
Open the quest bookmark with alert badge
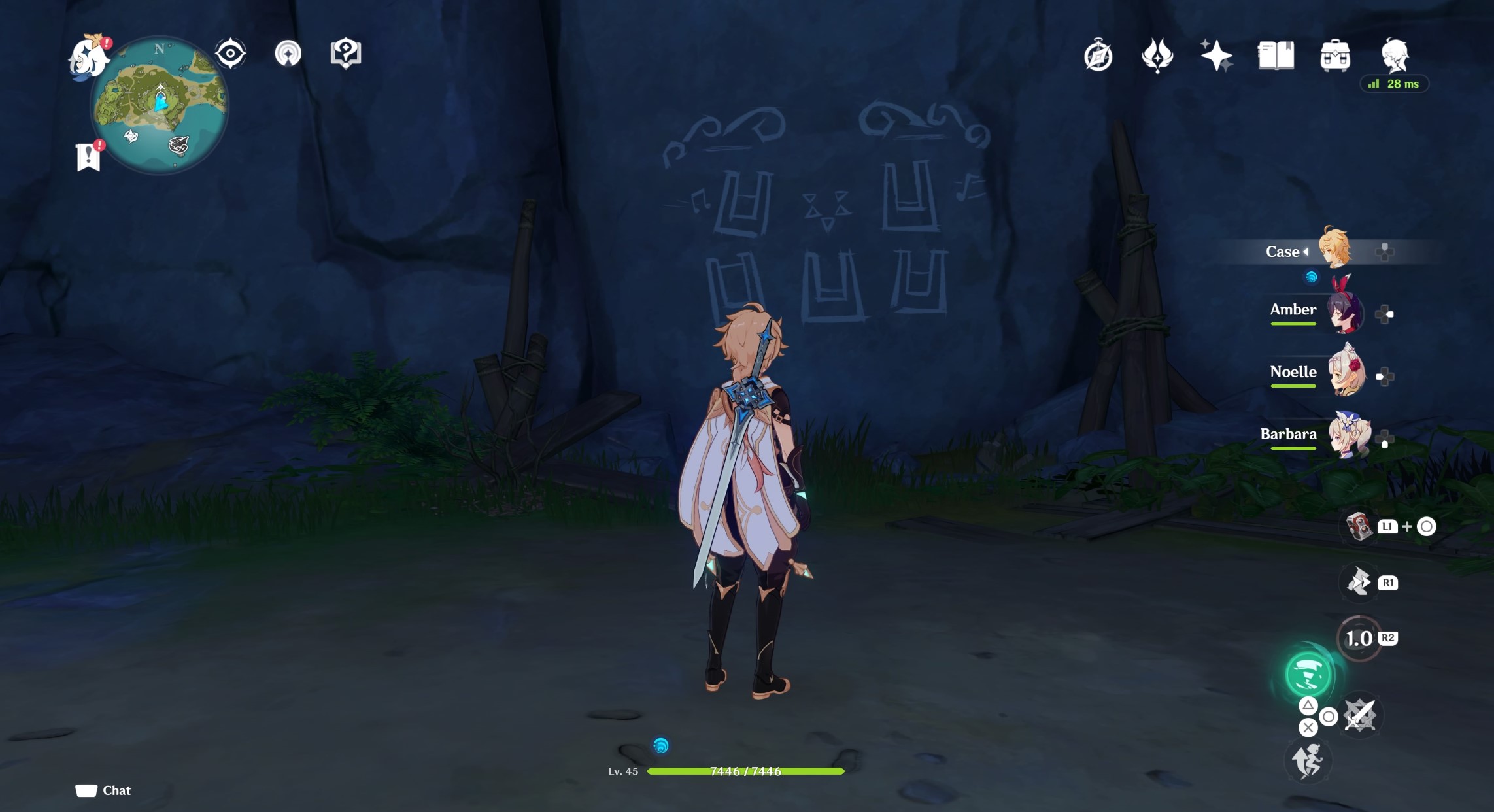coord(88,155)
